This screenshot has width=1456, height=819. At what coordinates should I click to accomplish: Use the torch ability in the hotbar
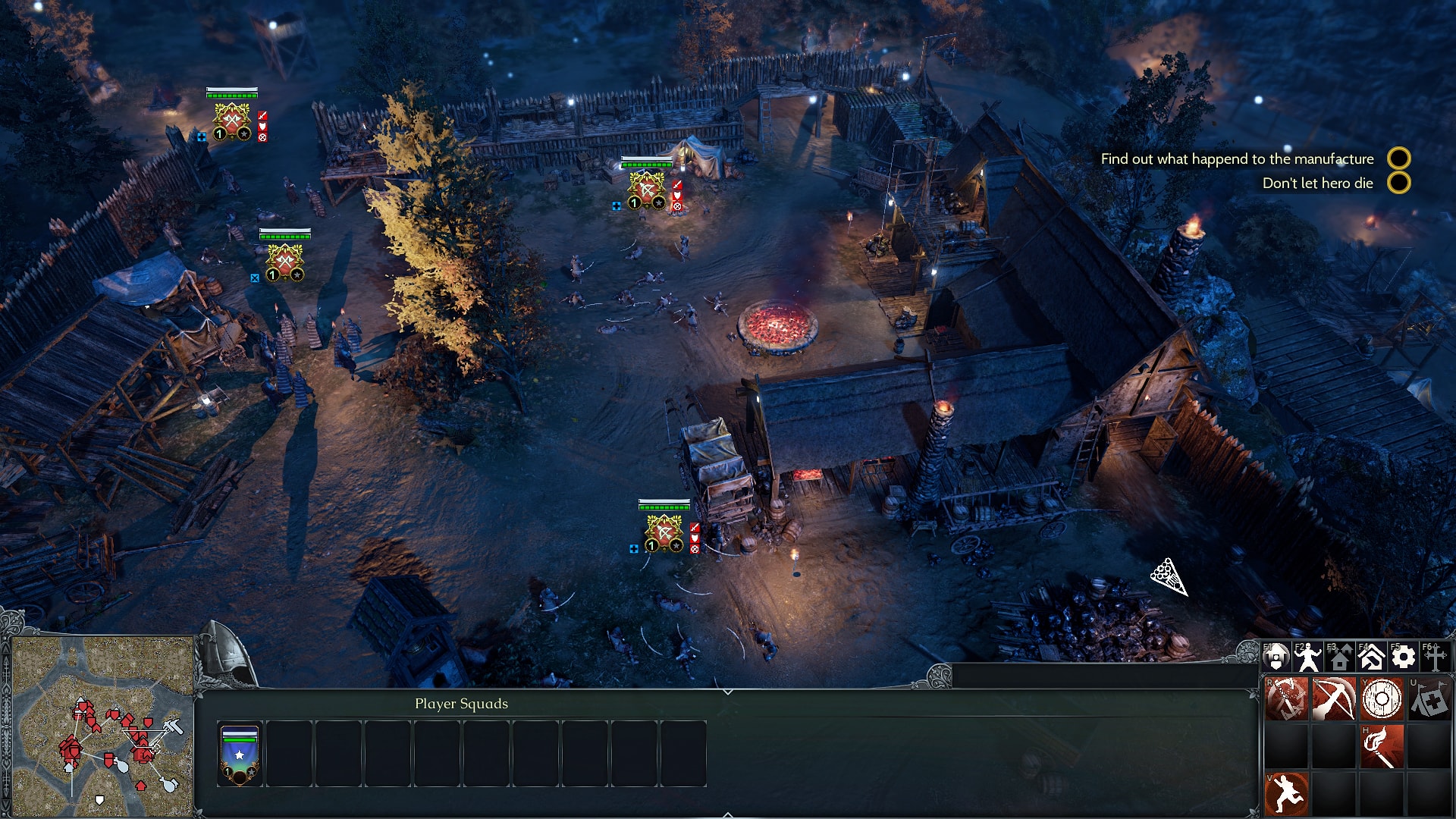point(1382,746)
